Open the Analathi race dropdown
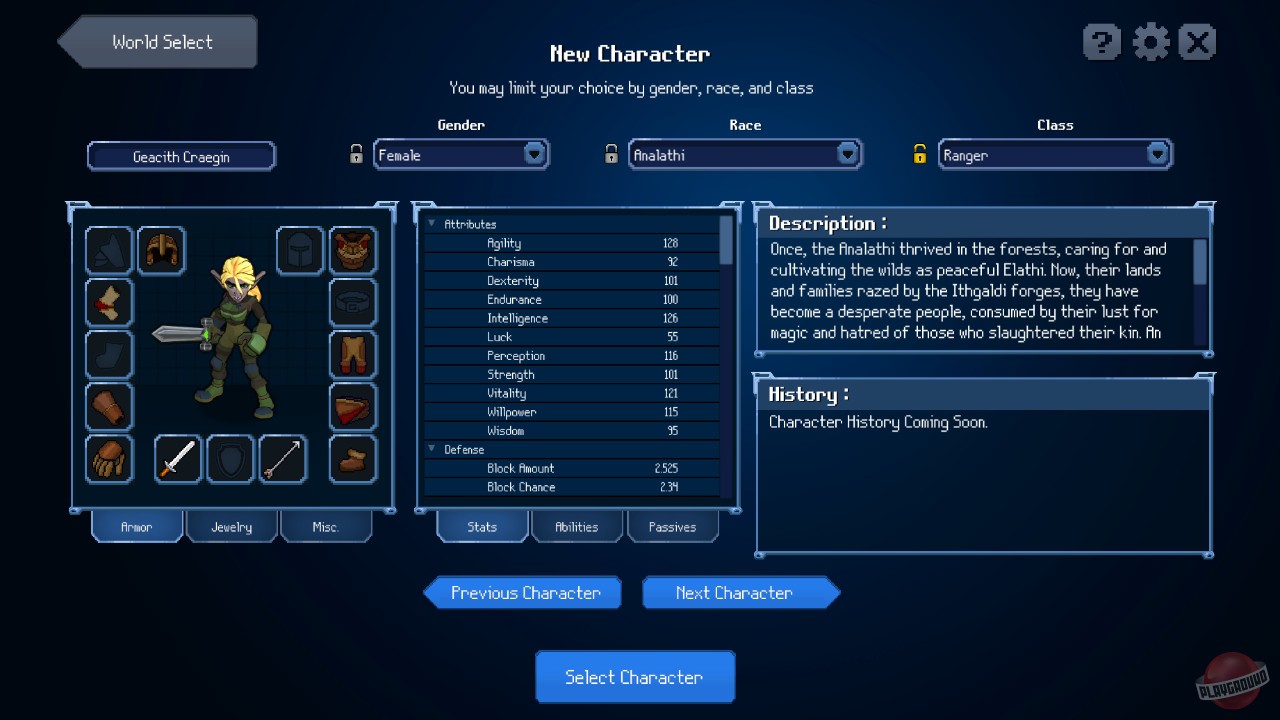 point(745,154)
